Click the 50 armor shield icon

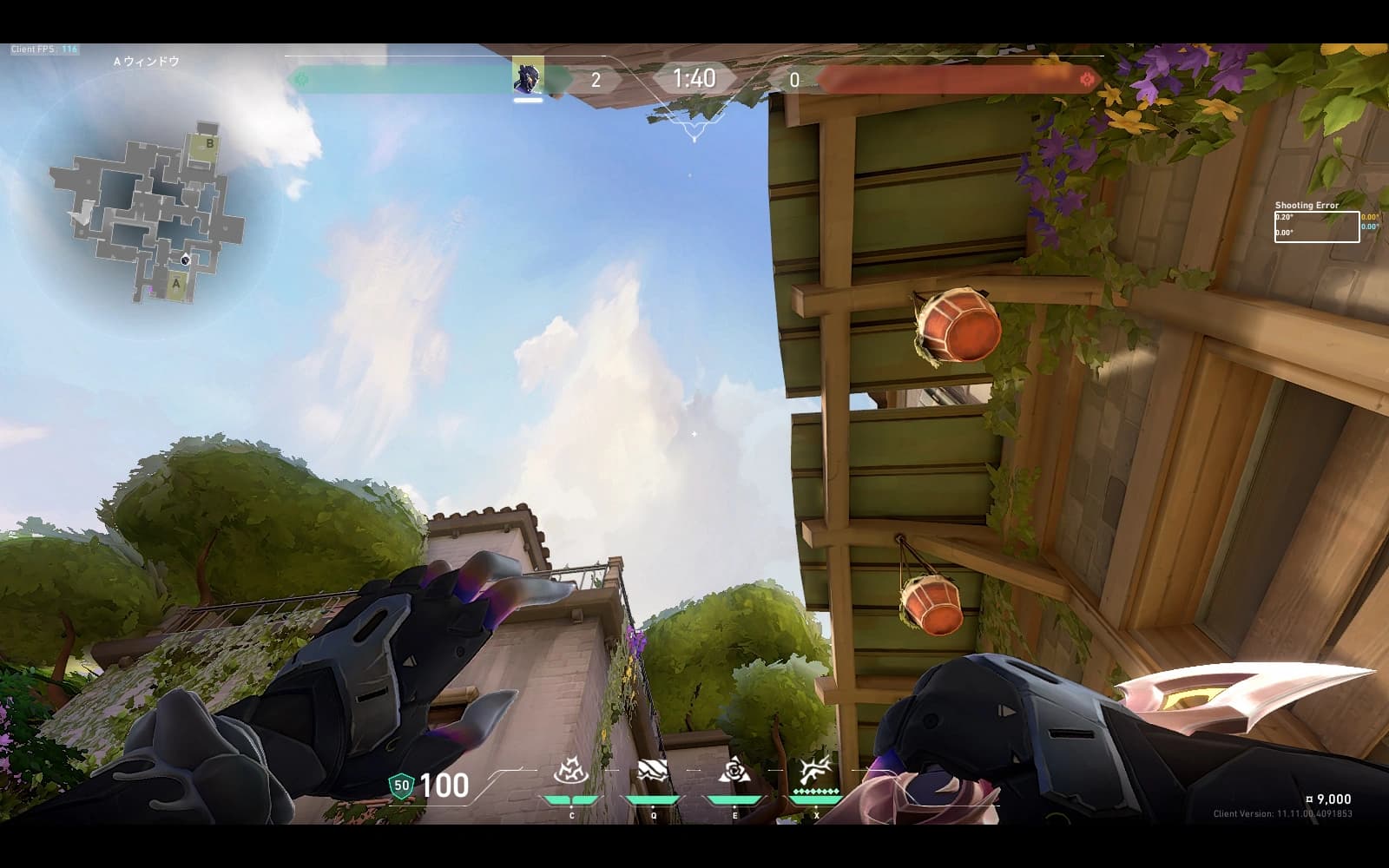[x=401, y=786]
